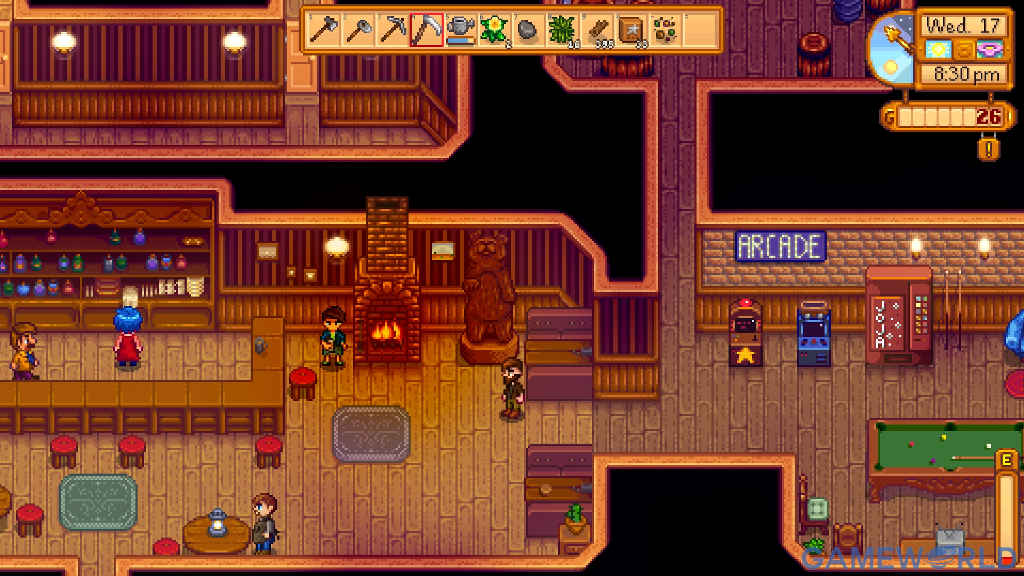Choose the pickaxe from the toolbar
Image resolution: width=1024 pixels, height=576 pixels.
tap(393, 29)
